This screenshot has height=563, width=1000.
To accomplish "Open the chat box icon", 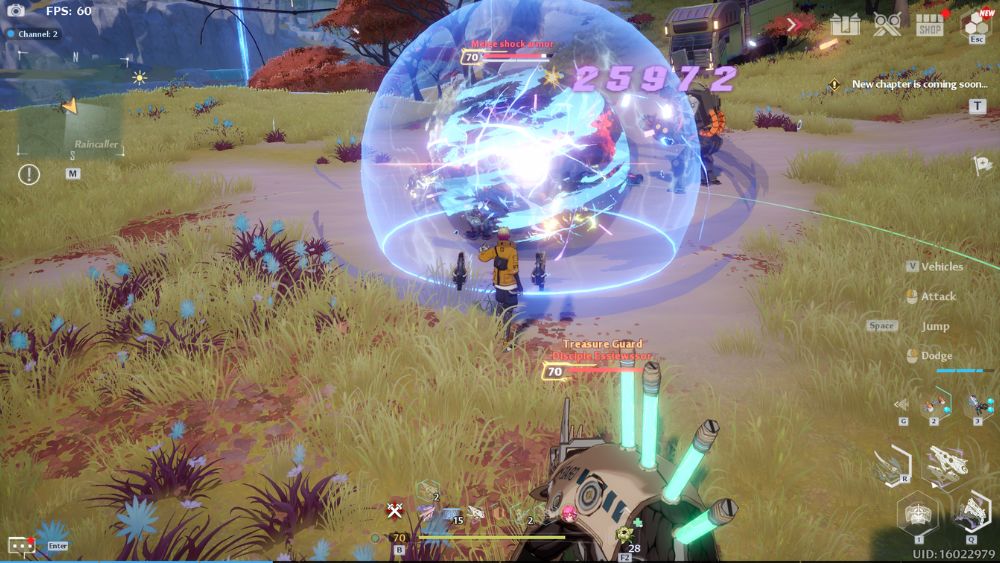I will click(21, 545).
